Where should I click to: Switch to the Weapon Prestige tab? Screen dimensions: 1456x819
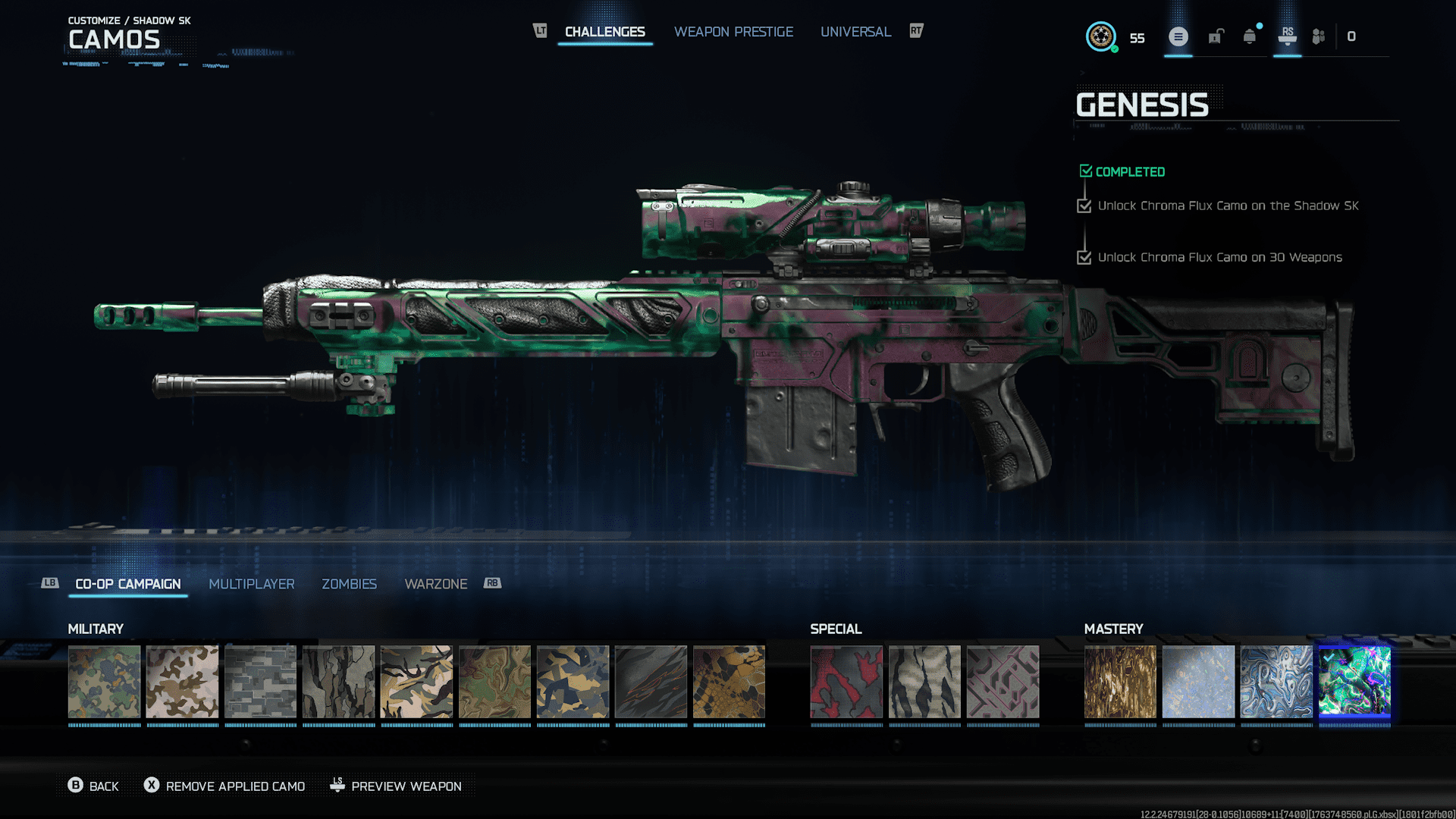pos(733,32)
